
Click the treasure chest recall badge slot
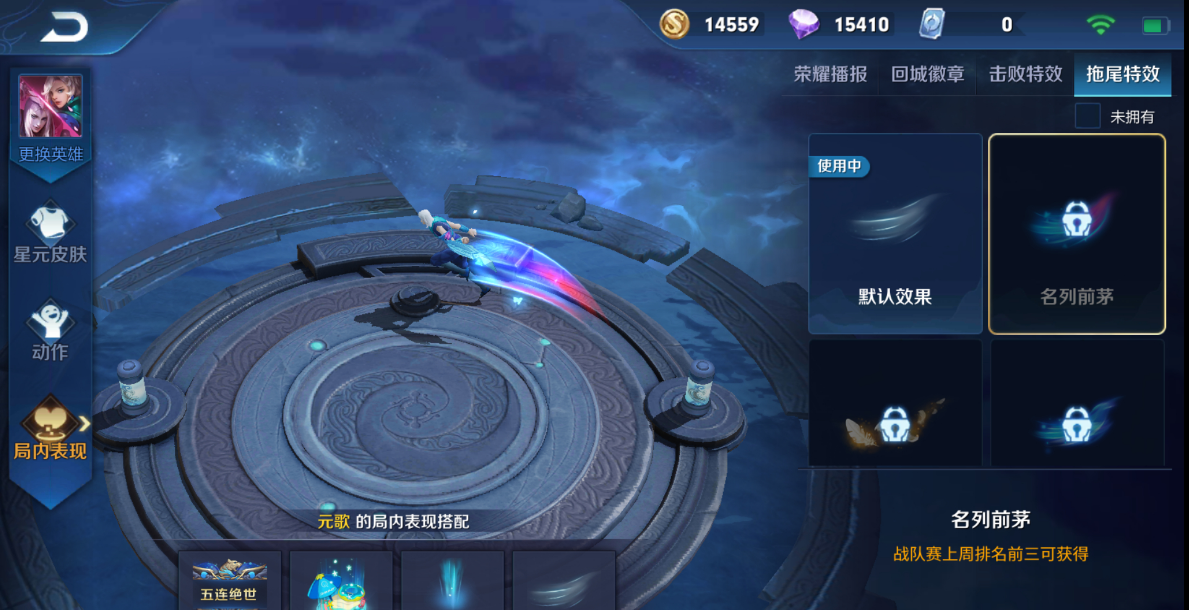click(x=341, y=581)
